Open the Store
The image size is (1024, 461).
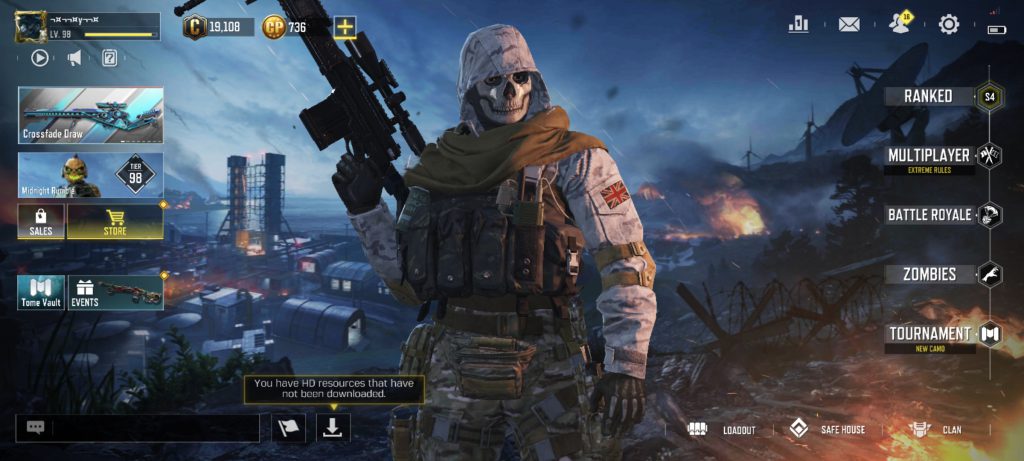coord(115,221)
